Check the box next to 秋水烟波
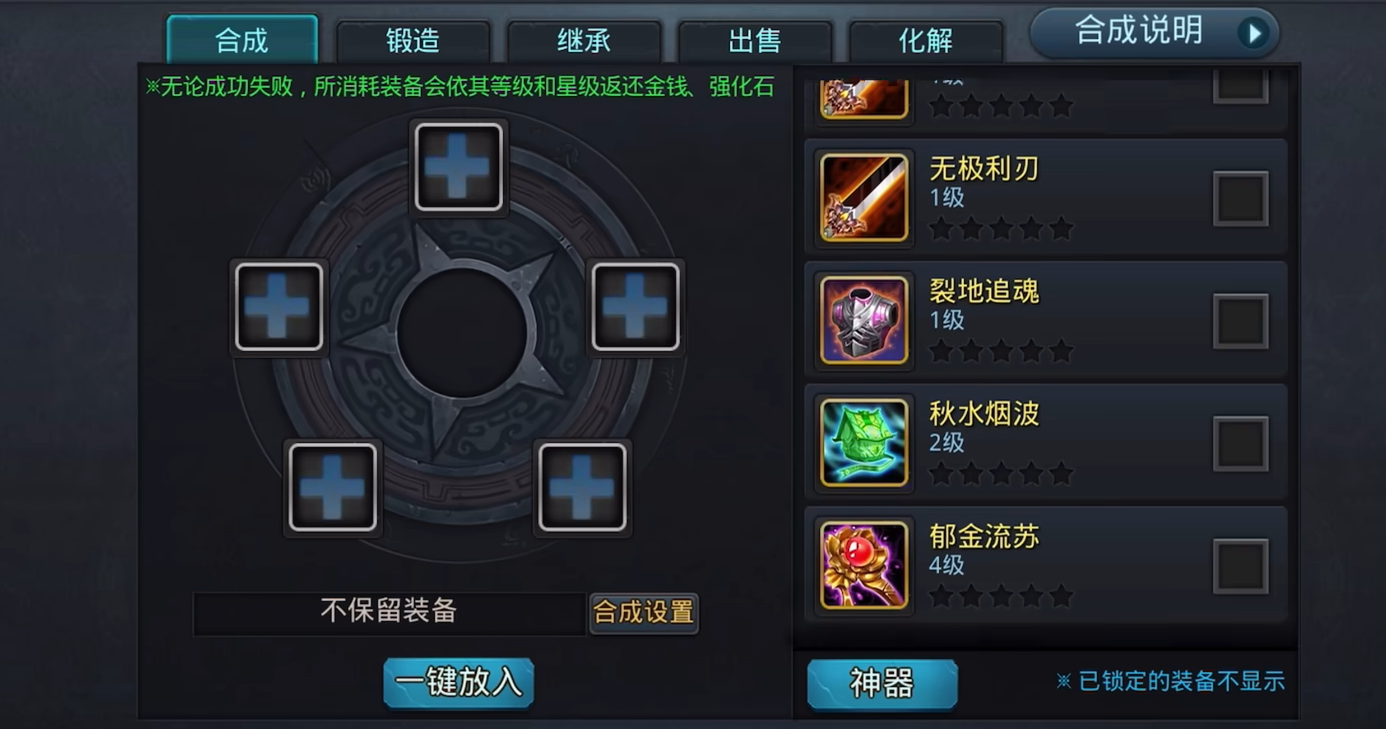This screenshot has width=1386, height=729. pos(1240,442)
